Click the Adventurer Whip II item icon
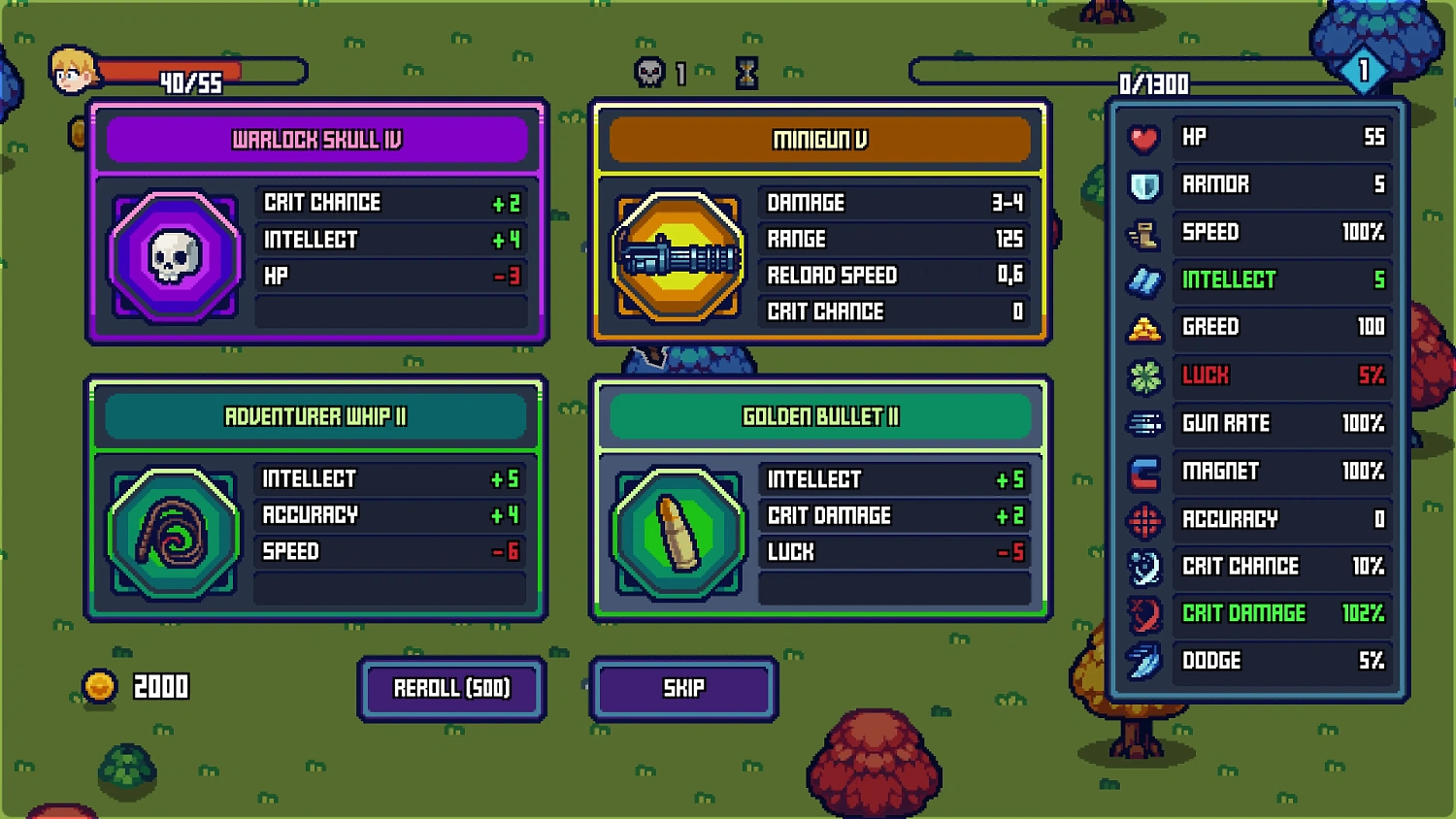This screenshot has width=1456, height=819. point(175,532)
